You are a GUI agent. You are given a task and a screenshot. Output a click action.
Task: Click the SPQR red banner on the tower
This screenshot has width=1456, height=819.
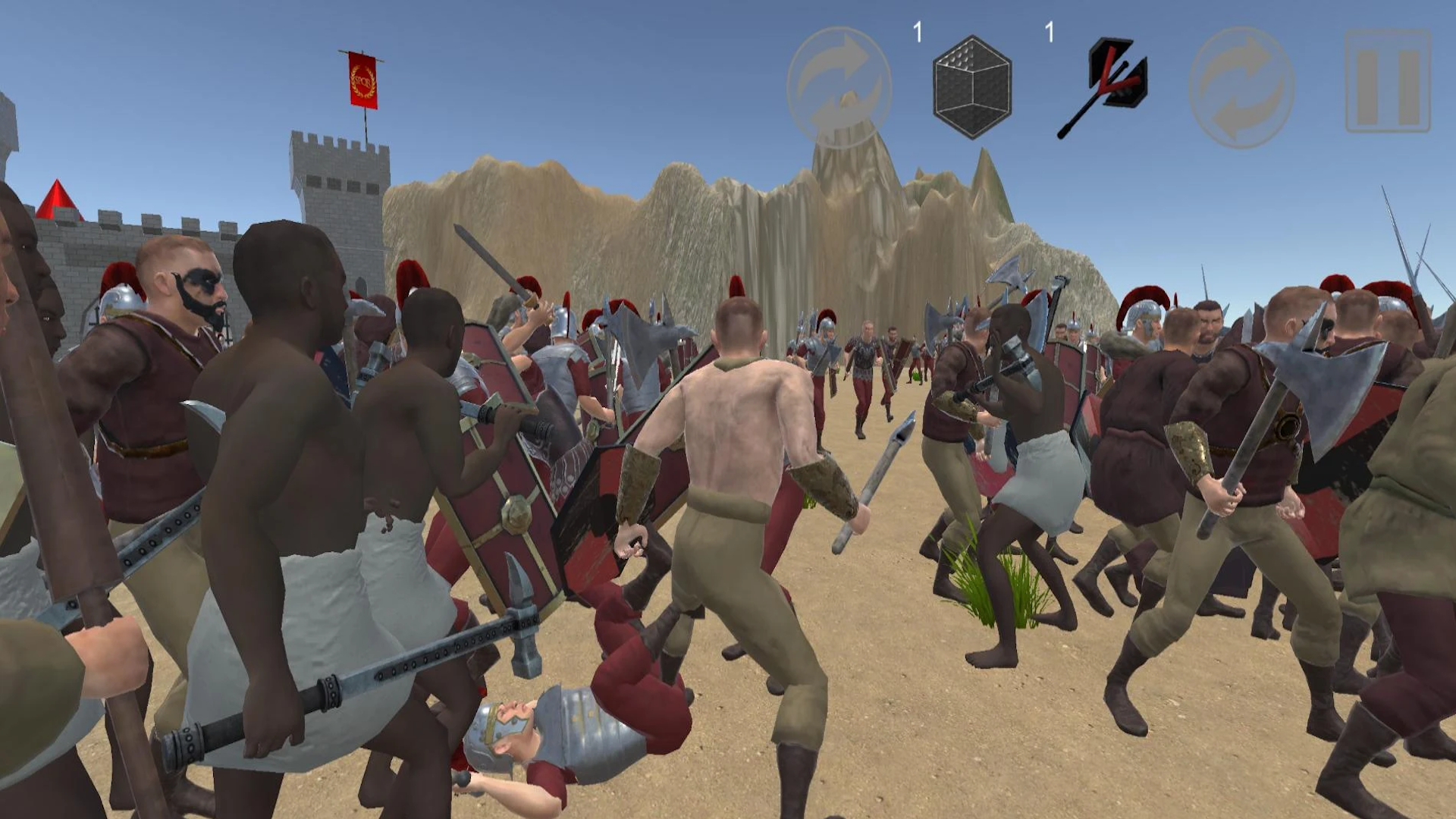point(362,80)
